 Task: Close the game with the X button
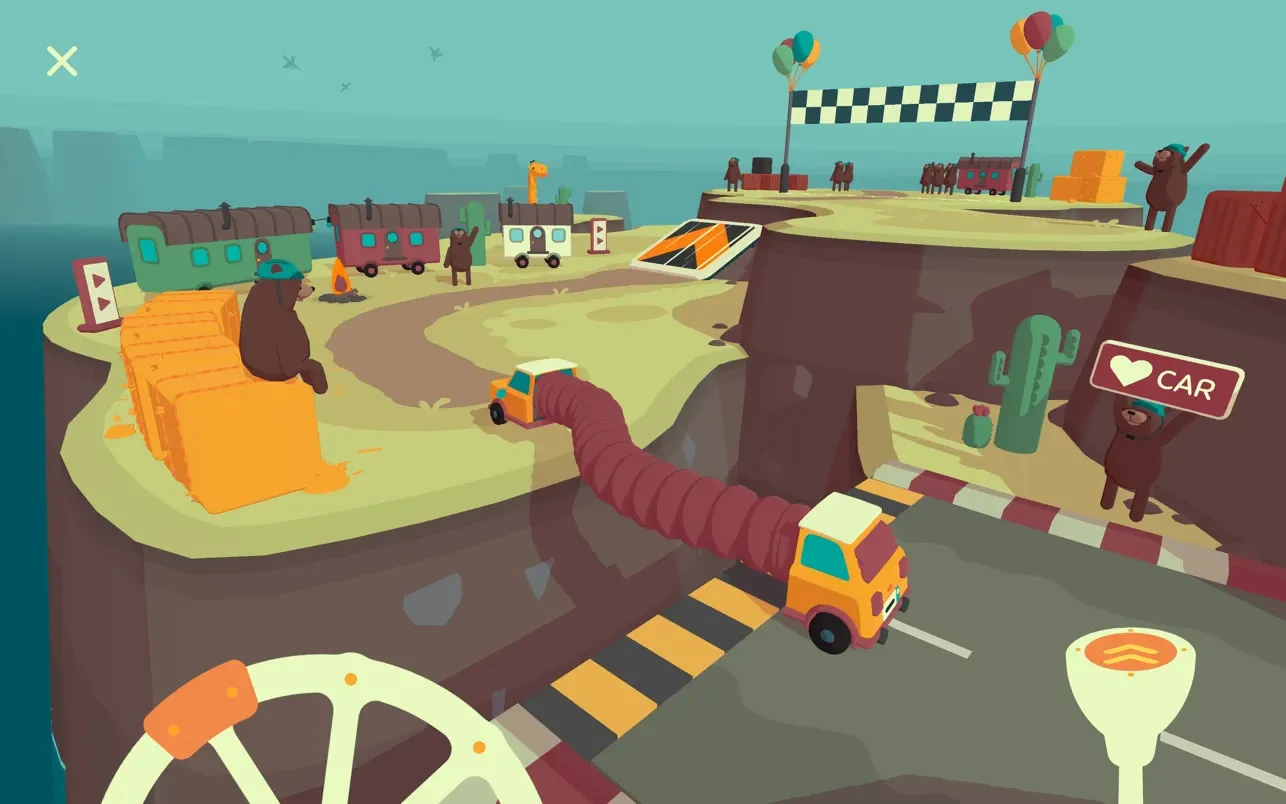[x=62, y=61]
